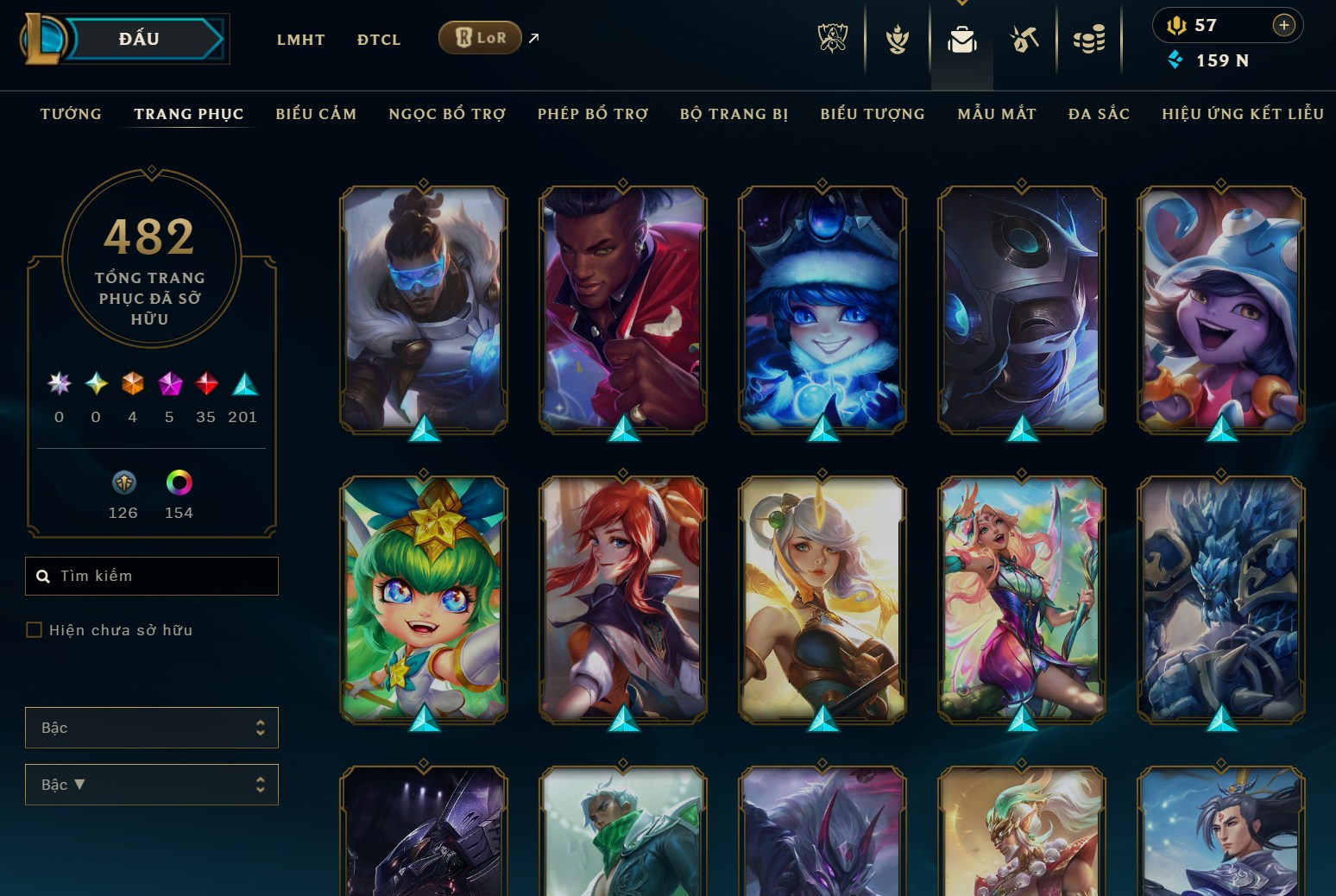This screenshot has width=1336, height=896.
Task: Enable the 'Hiện chưa sở hữu' checkbox
Action: [x=35, y=630]
